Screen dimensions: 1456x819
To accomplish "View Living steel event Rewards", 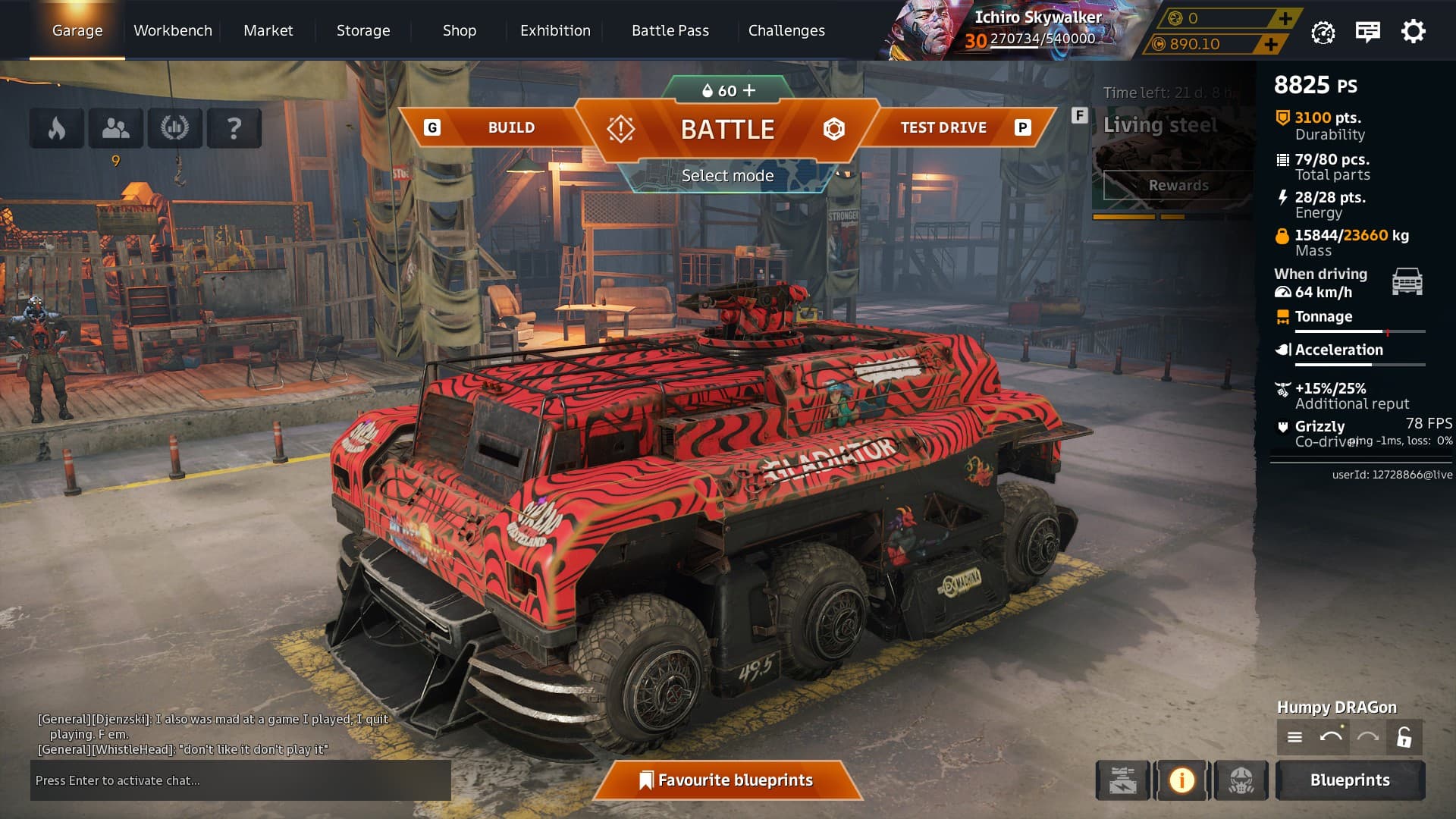I will (x=1178, y=185).
